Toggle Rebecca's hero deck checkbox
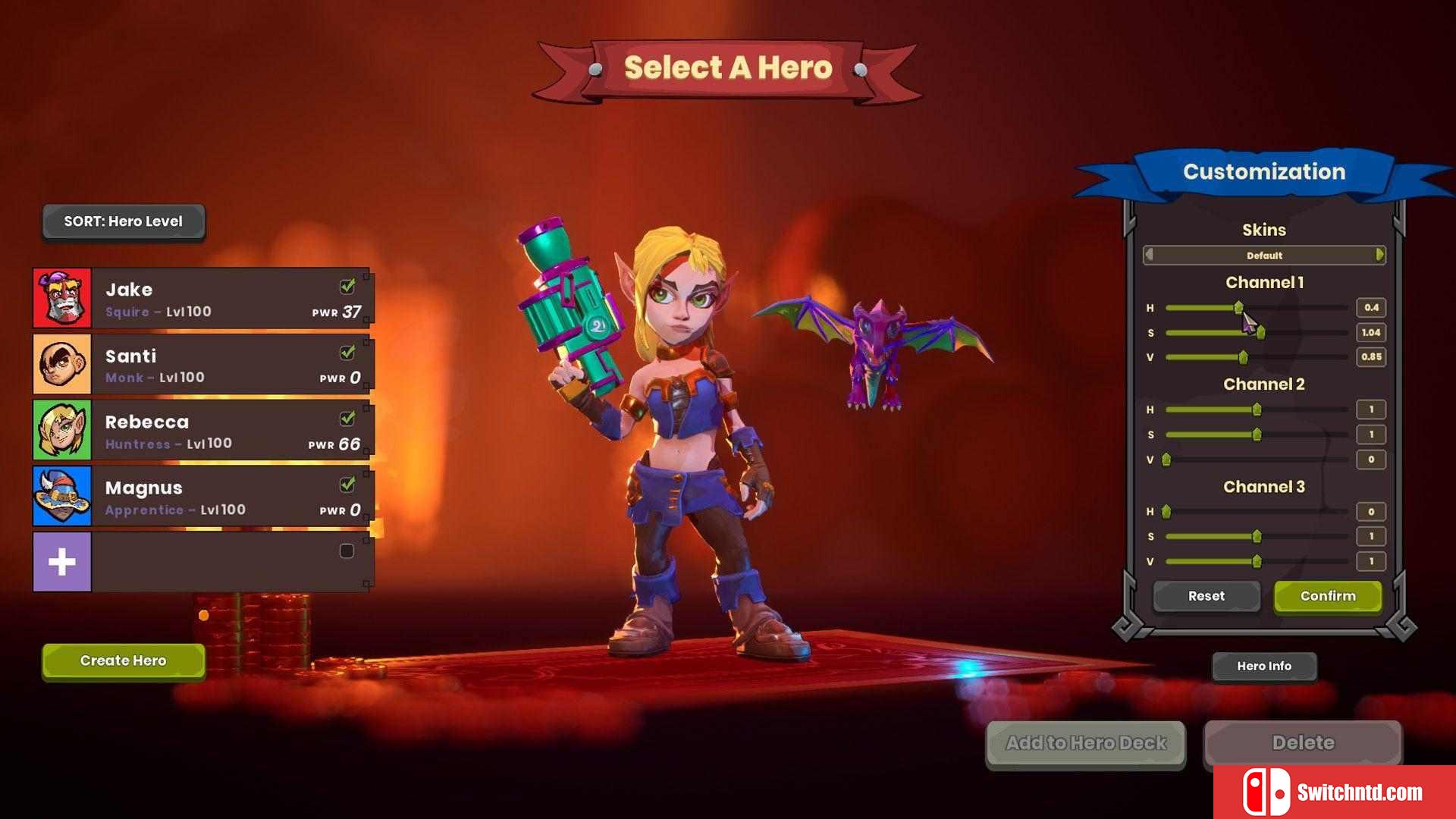 347,419
